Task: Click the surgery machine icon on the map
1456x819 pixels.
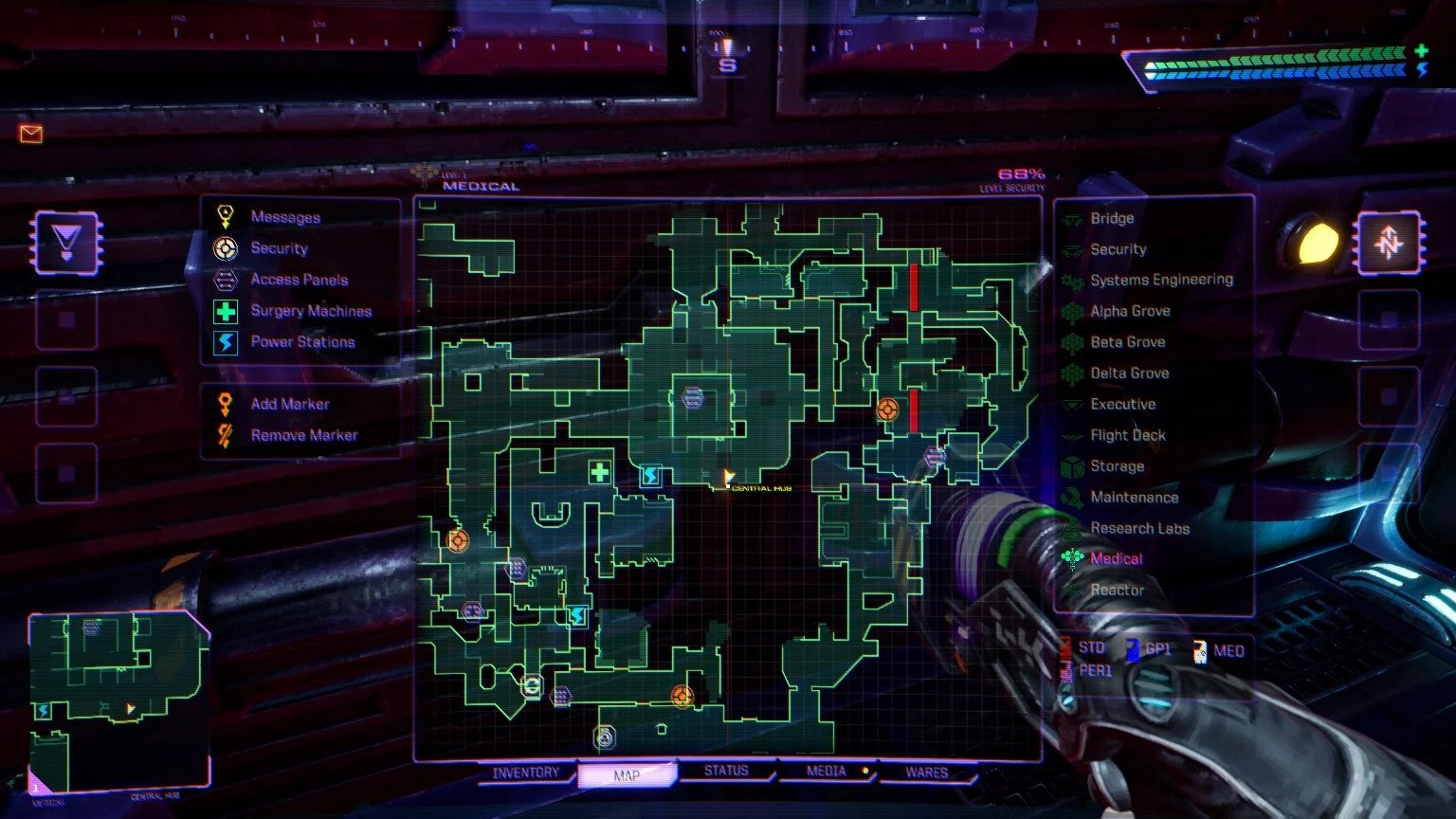Action: point(600,471)
